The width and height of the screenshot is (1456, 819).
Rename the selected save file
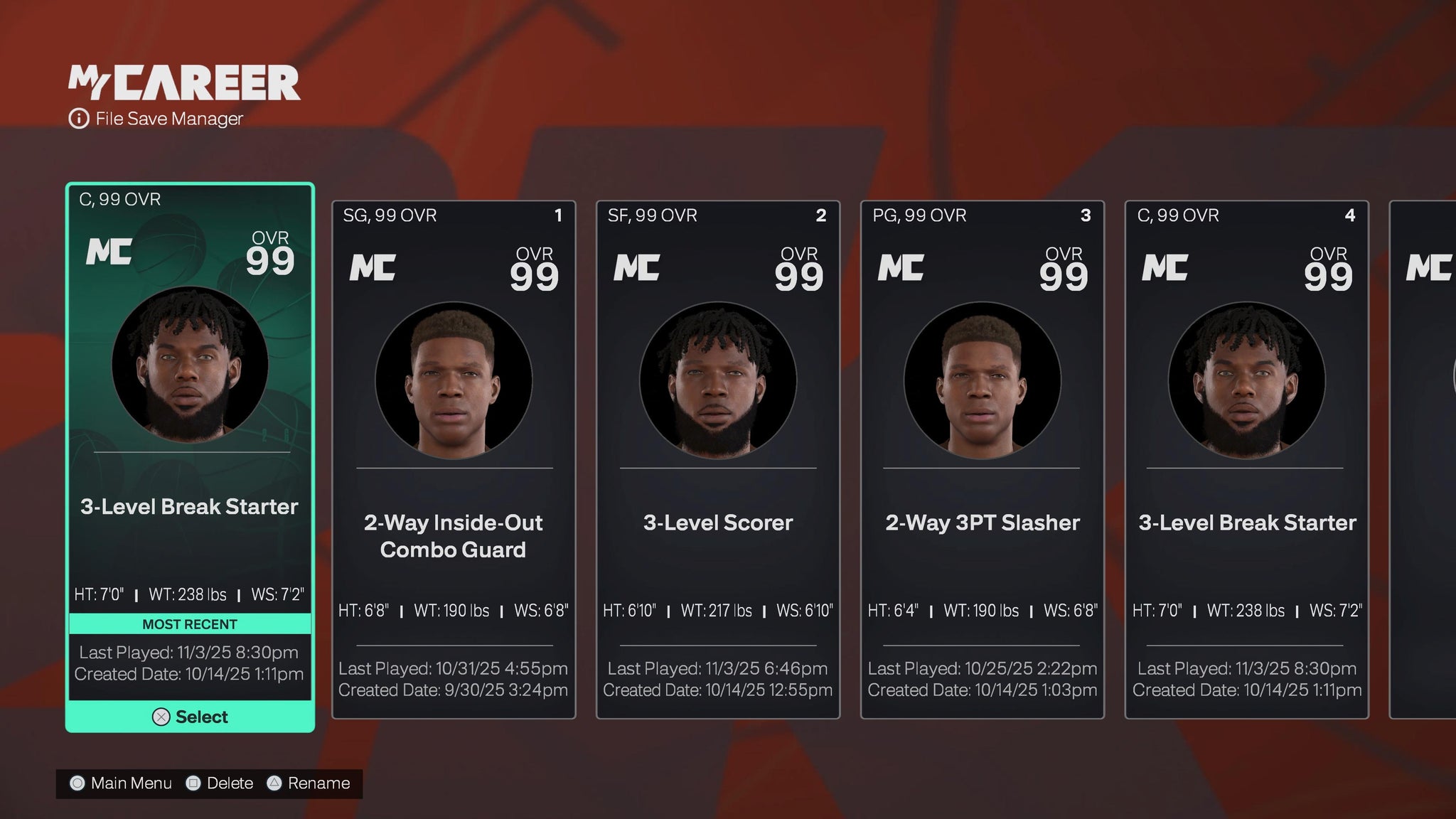[309, 783]
